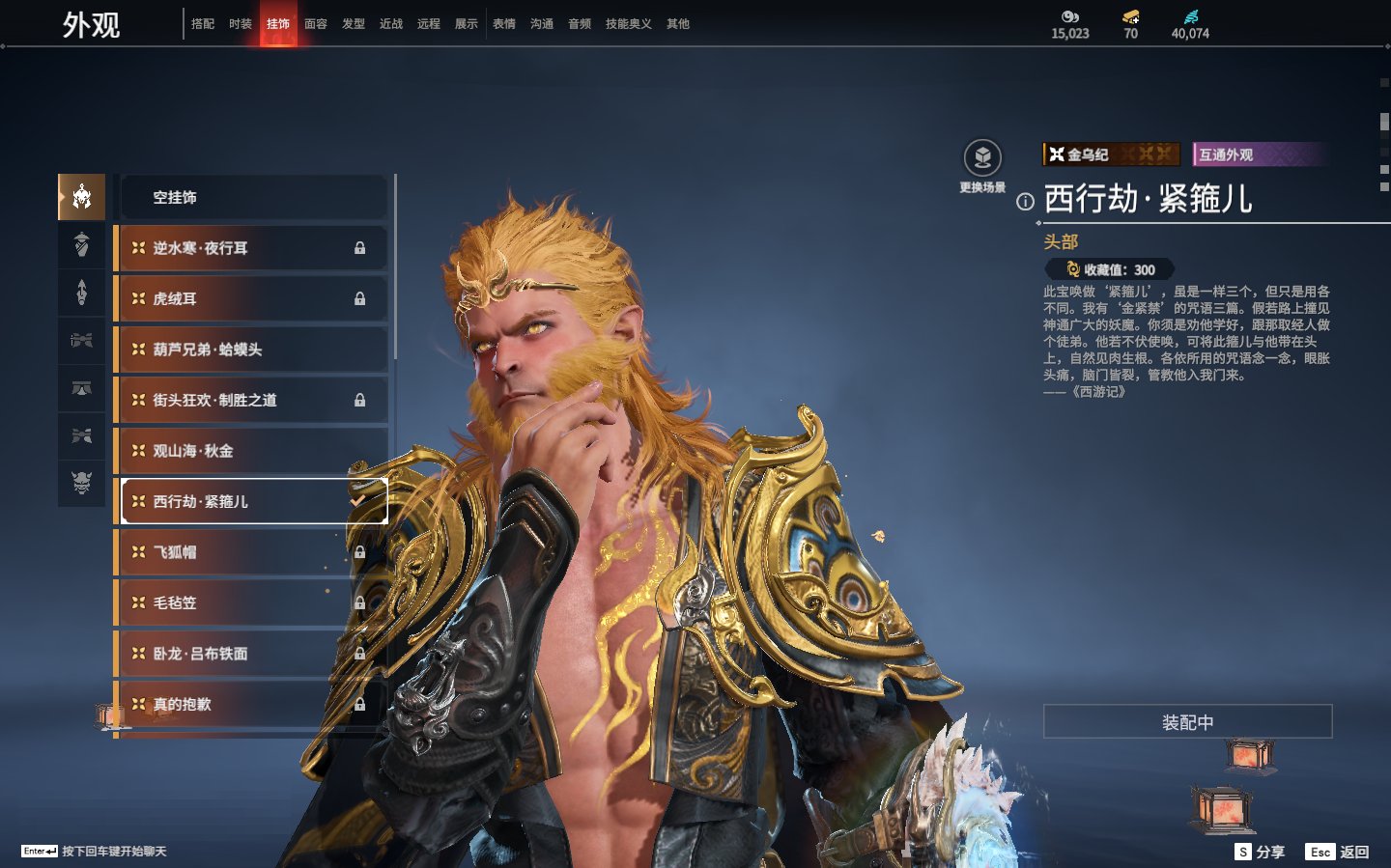The width and height of the screenshot is (1391, 868).
Task: Click the 装配中 equip button
Action: pos(1187,722)
